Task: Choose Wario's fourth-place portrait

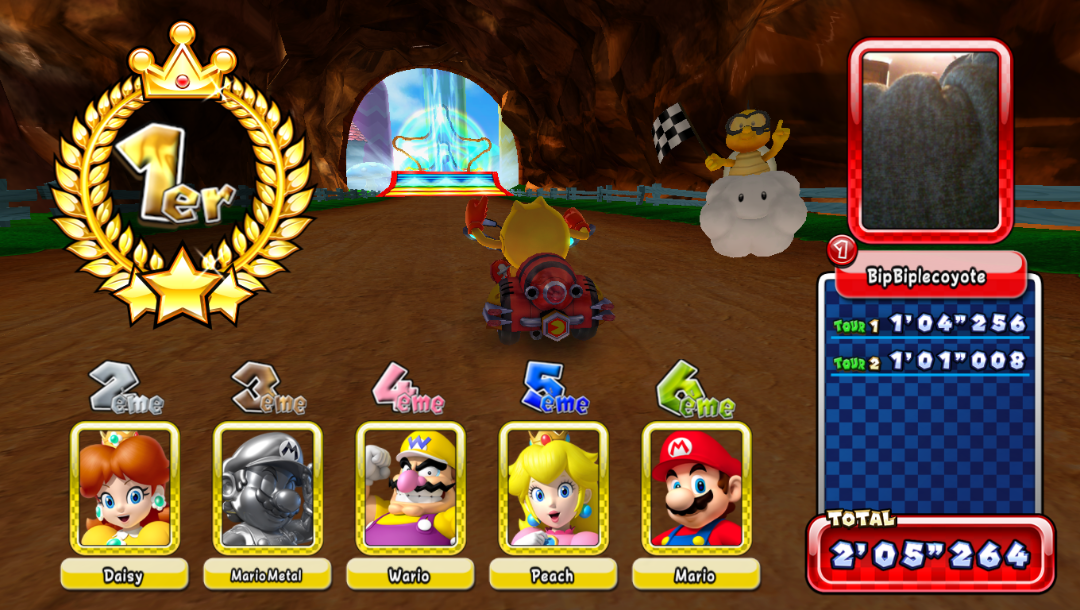Action: click(411, 487)
